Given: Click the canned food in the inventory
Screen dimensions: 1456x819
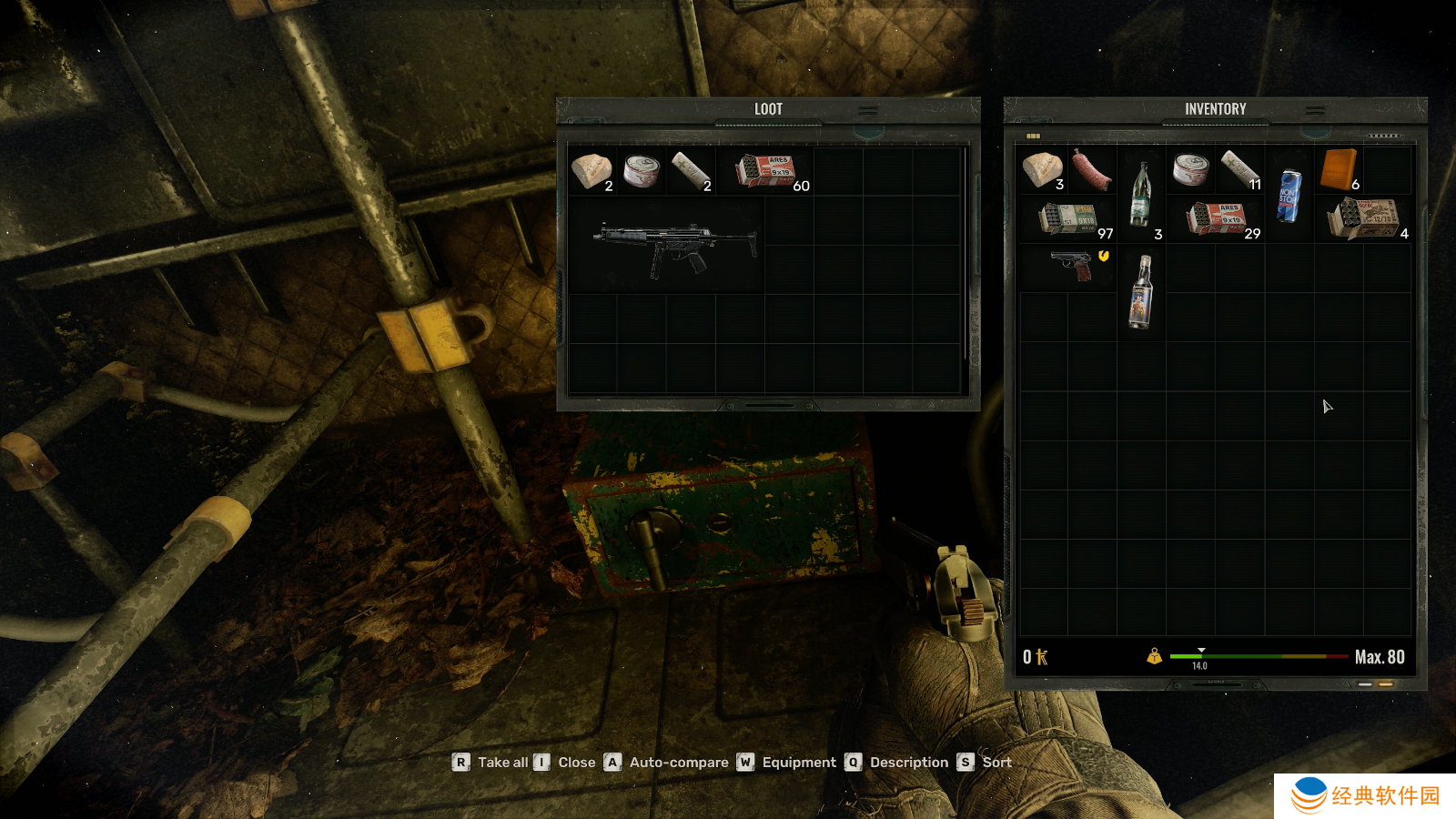Looking at the screenshot, I should [1190, 169].
